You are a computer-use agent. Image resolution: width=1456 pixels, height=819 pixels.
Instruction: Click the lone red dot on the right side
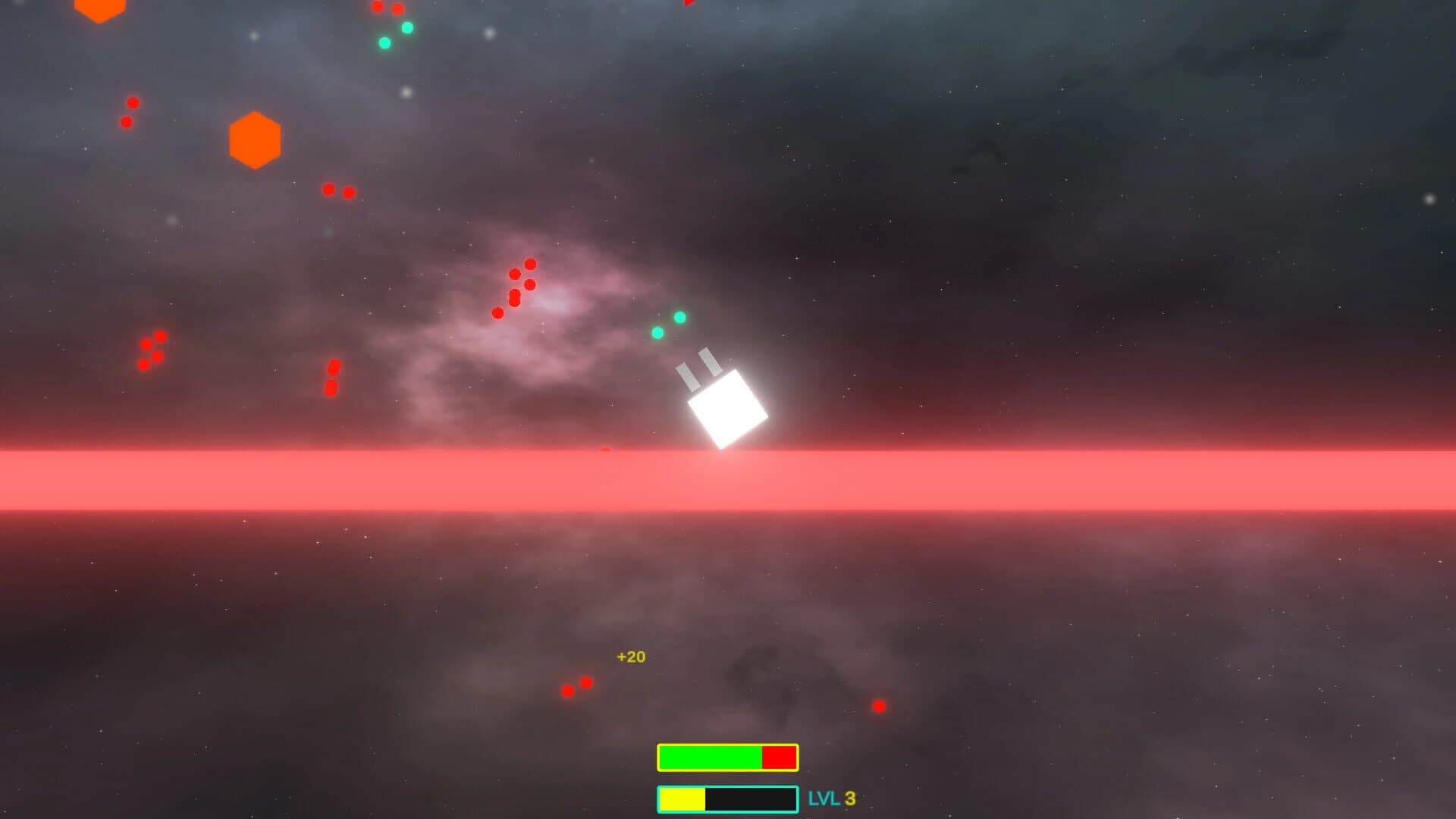[x=880, y=705]
